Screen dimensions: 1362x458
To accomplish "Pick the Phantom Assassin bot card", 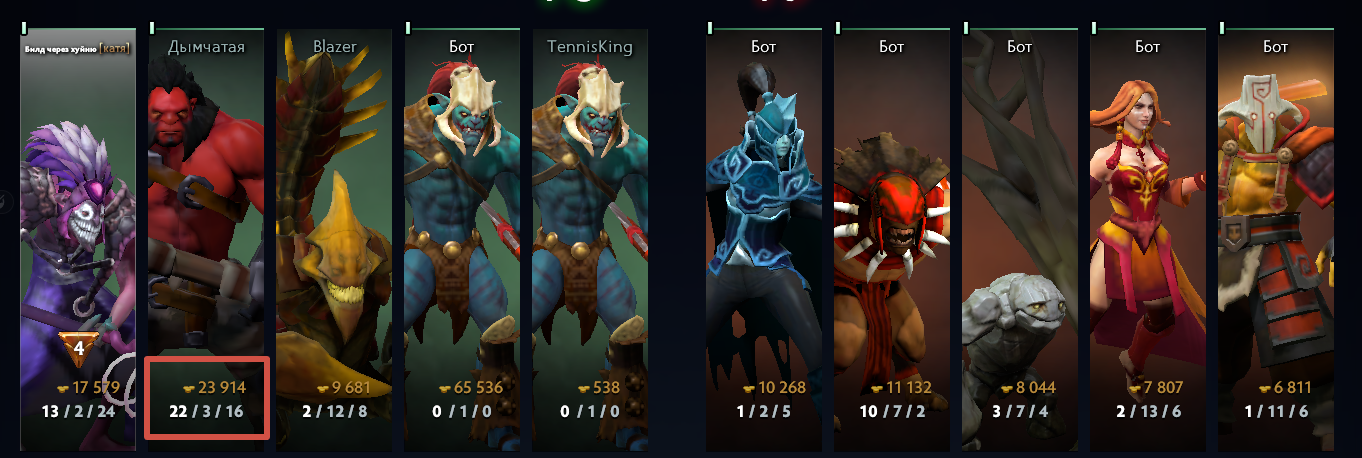I will tap(763, 220).
